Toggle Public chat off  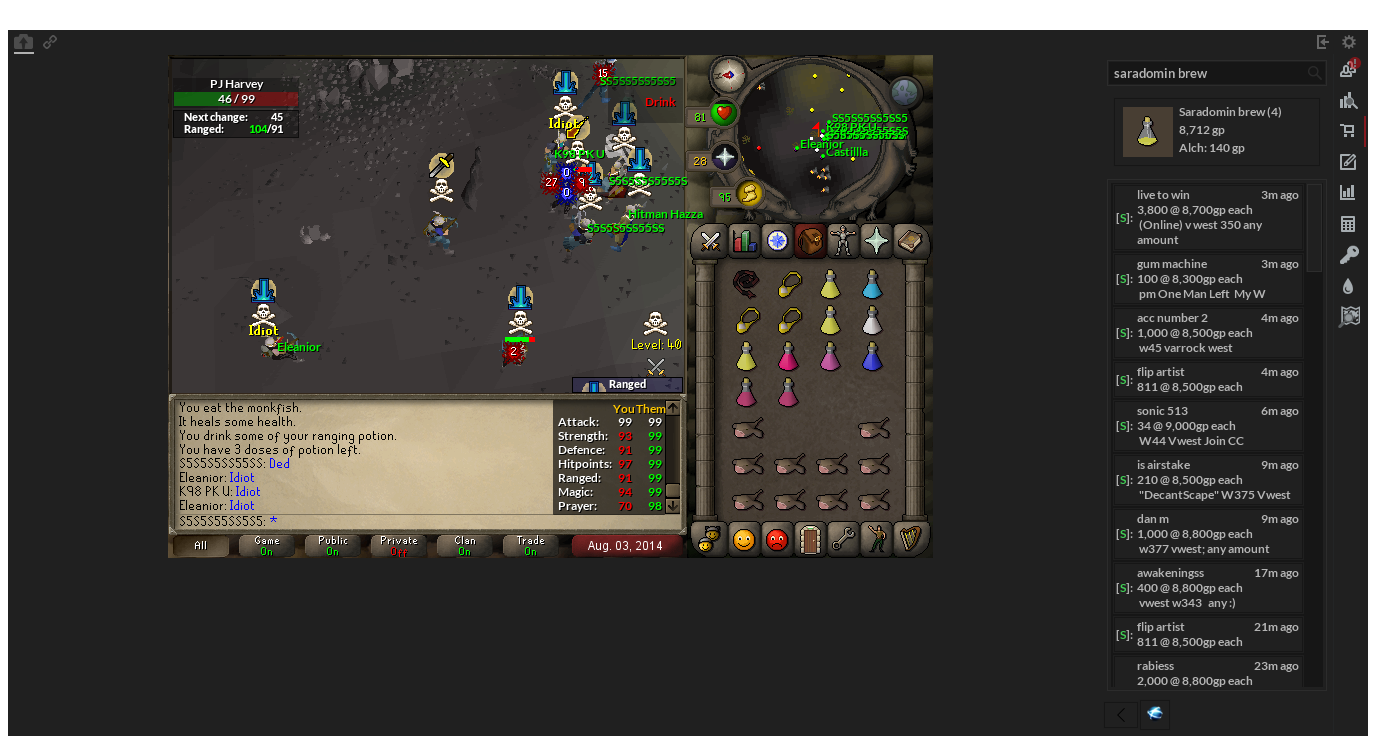(x=331, y=544)
